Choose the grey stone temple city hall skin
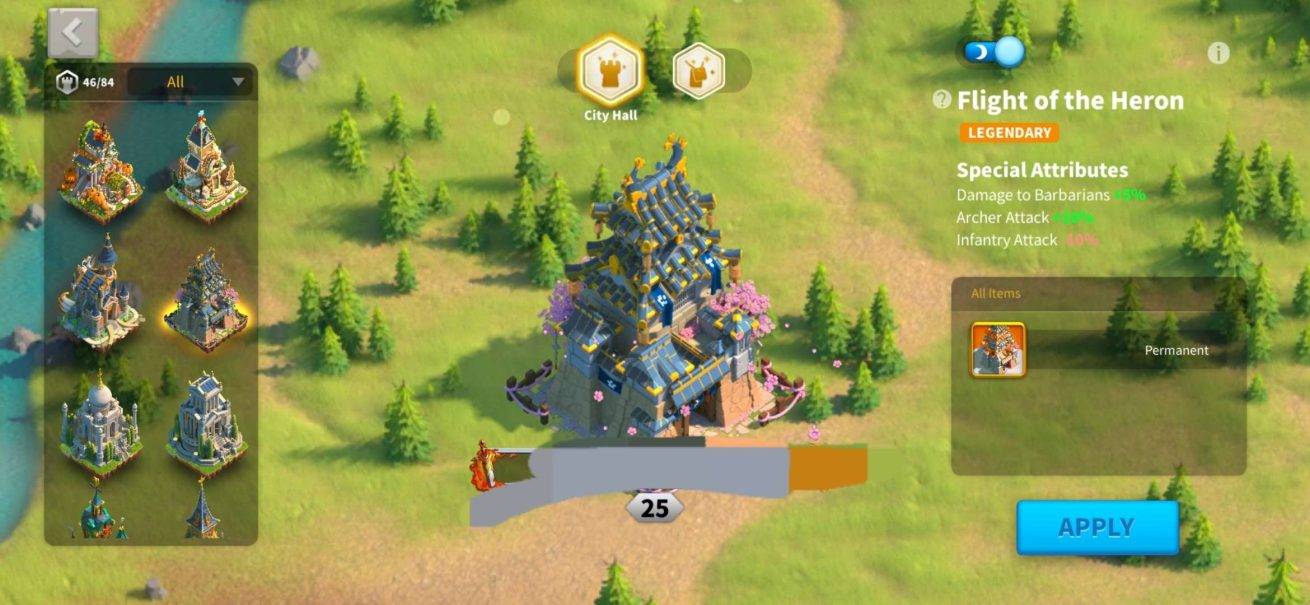This screenshot has height=605, width=1310. click(x=206, y=422)
